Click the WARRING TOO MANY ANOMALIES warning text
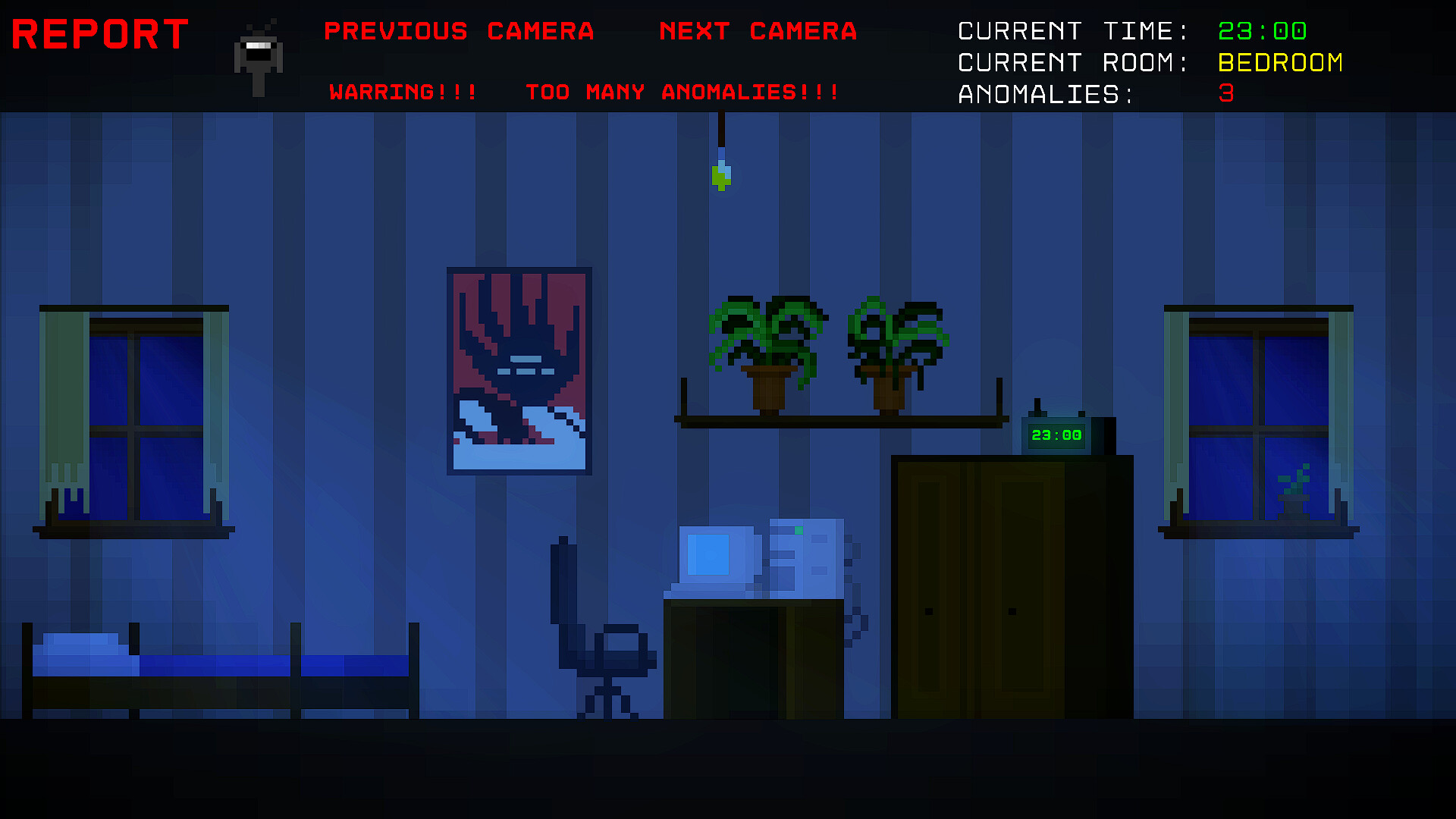1456x819 pixels. coord(584,92)
